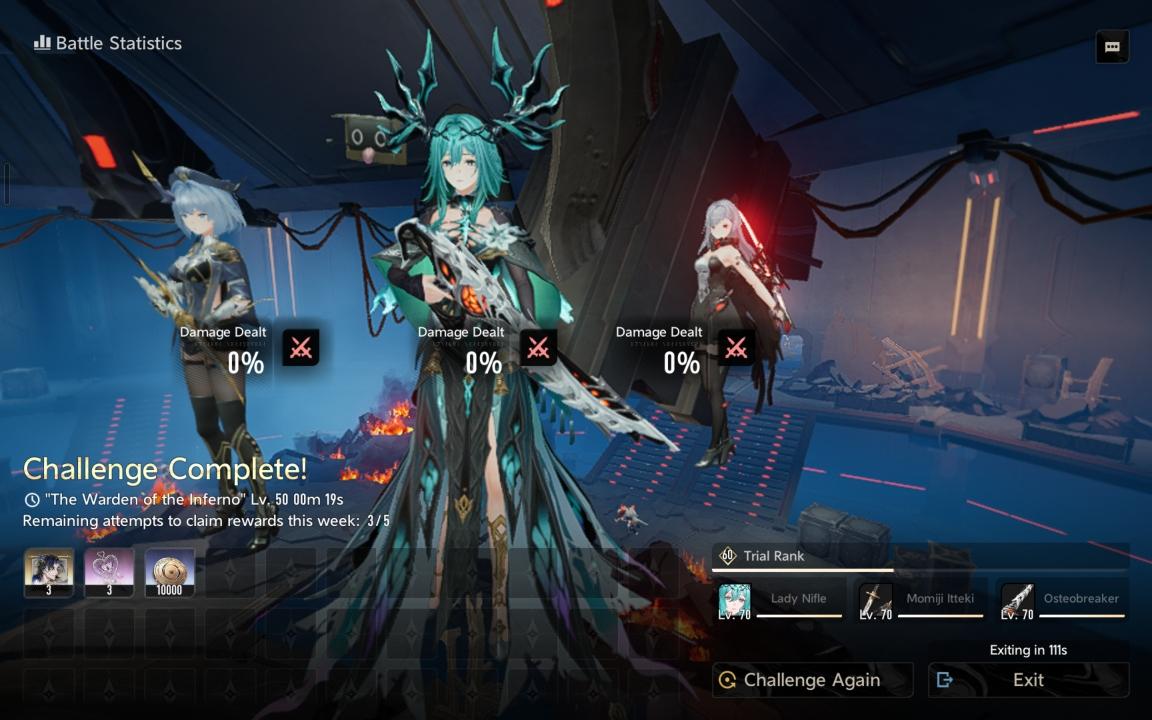
Task: Open Battle Statistics
Action: (108, 43)
